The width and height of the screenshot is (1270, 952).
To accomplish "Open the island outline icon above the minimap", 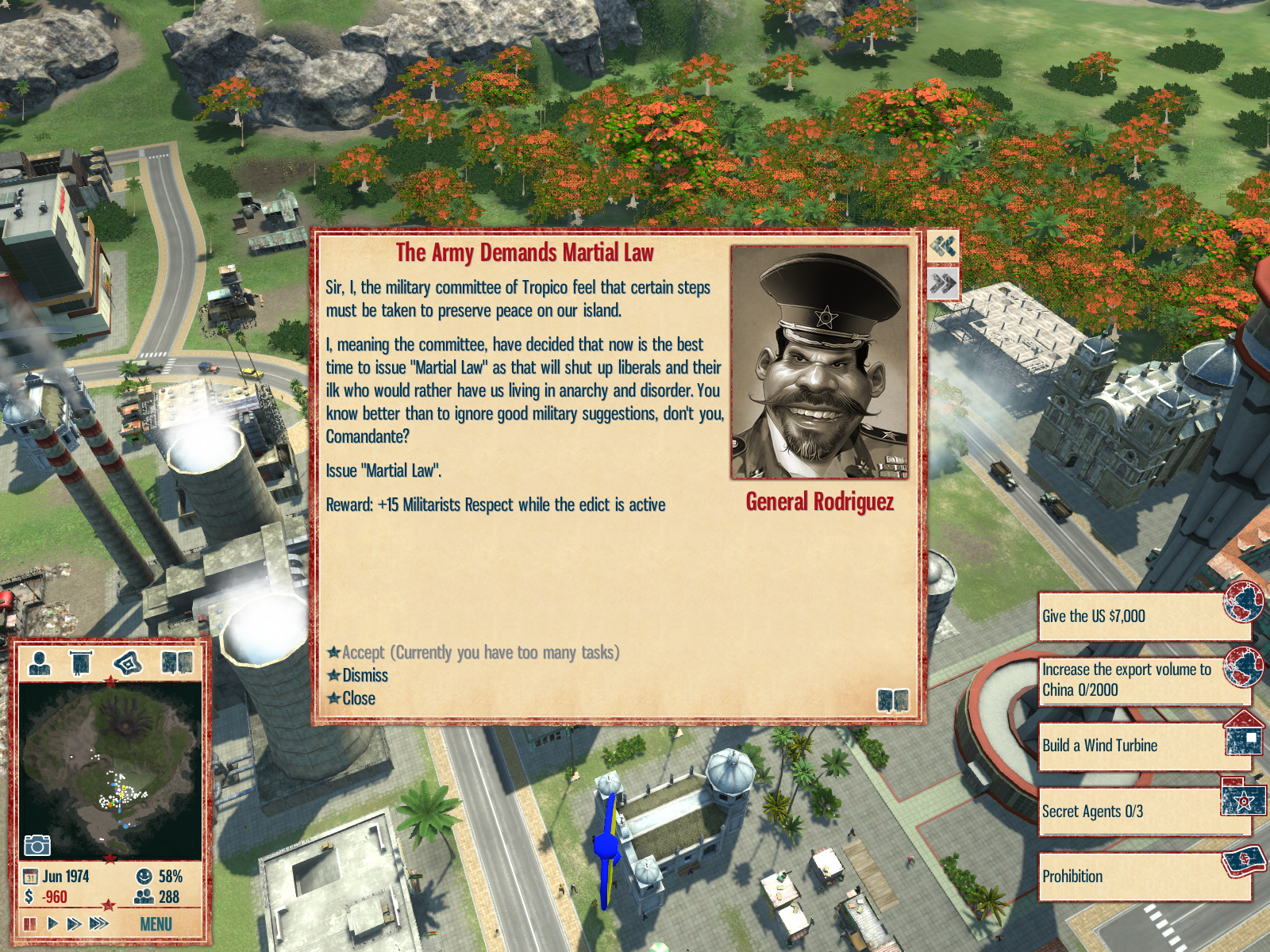I will click(x=128, y=662).
